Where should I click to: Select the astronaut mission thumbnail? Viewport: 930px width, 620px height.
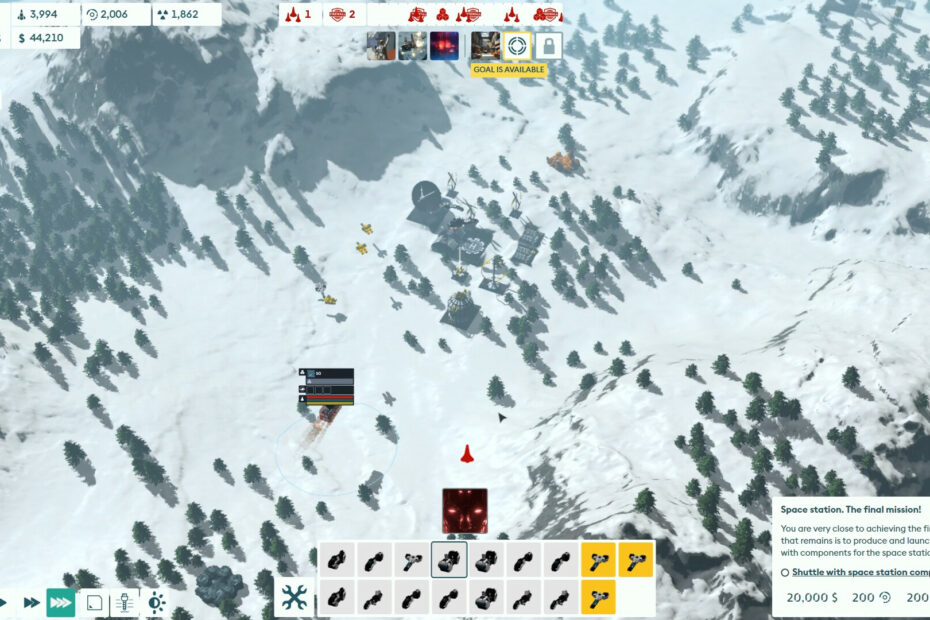coord(381,46)
